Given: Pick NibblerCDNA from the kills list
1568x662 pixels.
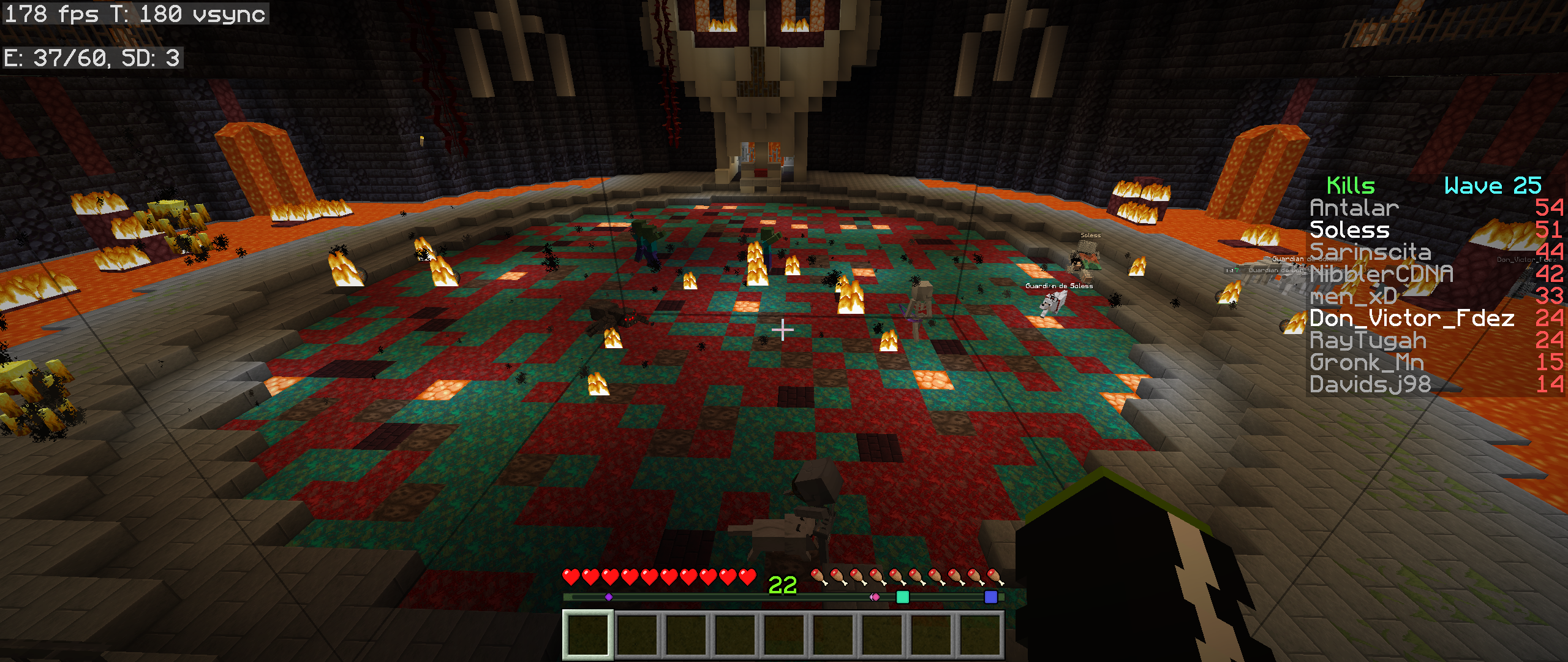Looking at the screenshot, I should point(1381,274).
